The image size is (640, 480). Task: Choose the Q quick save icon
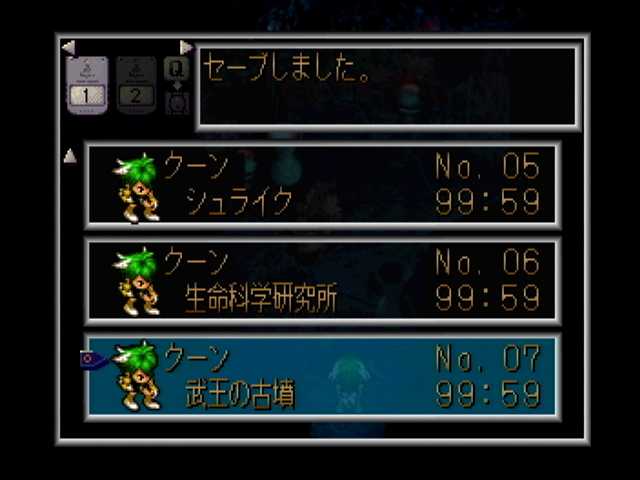click(x=176, y=69)
